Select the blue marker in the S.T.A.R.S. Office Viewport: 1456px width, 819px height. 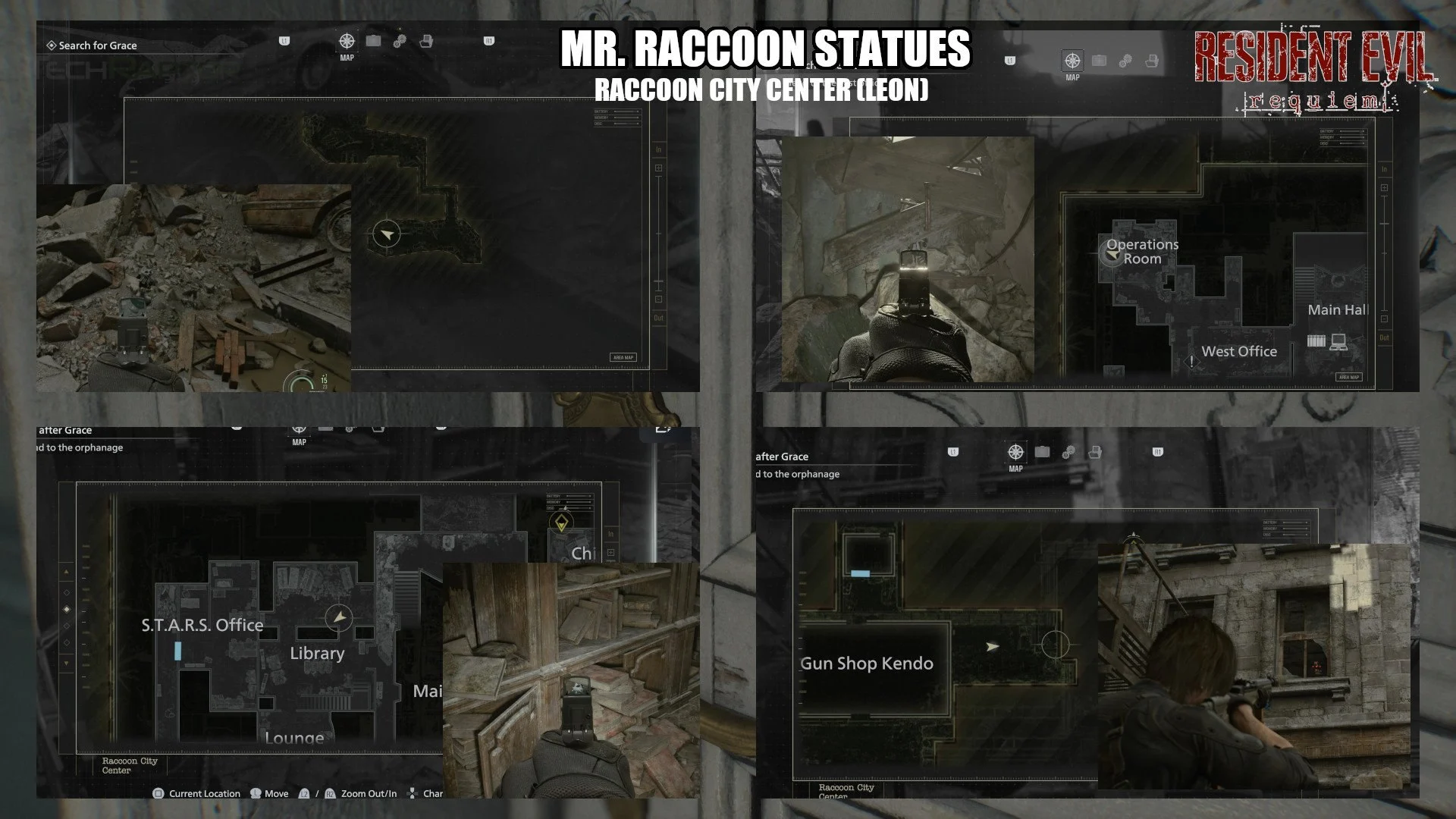(177, 651)
